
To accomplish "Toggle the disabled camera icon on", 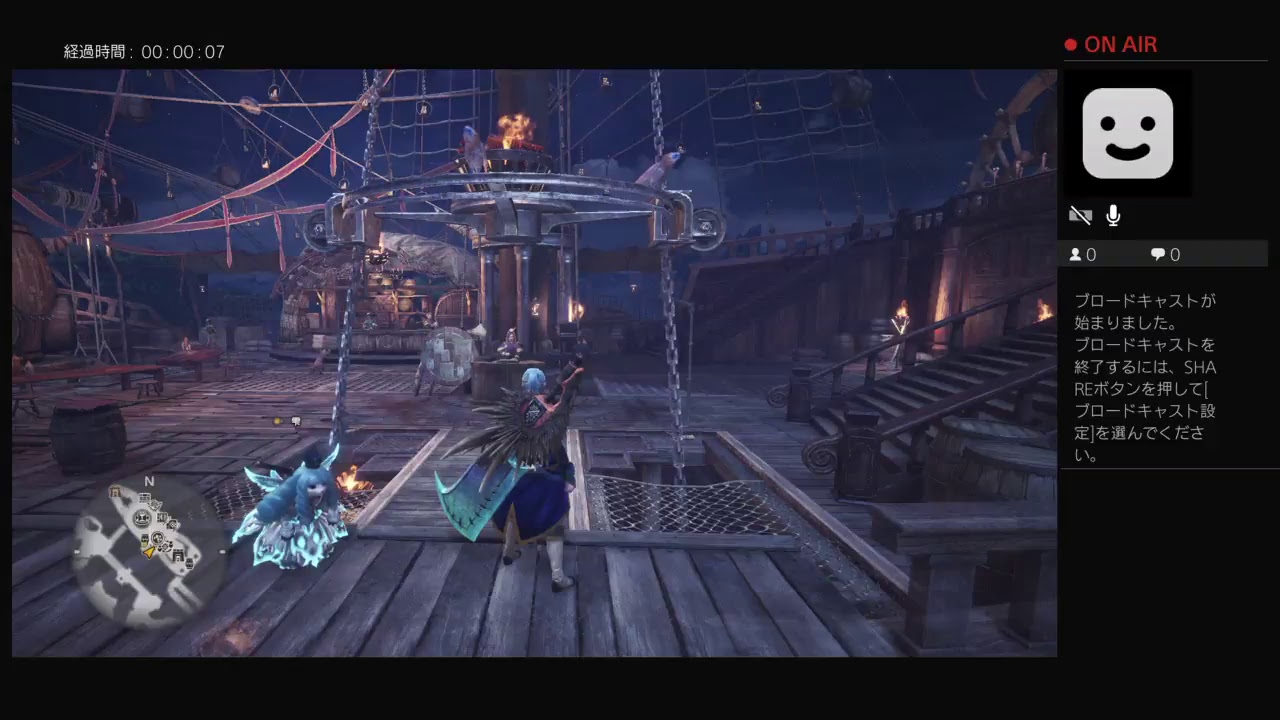I will click(1080, 214).
